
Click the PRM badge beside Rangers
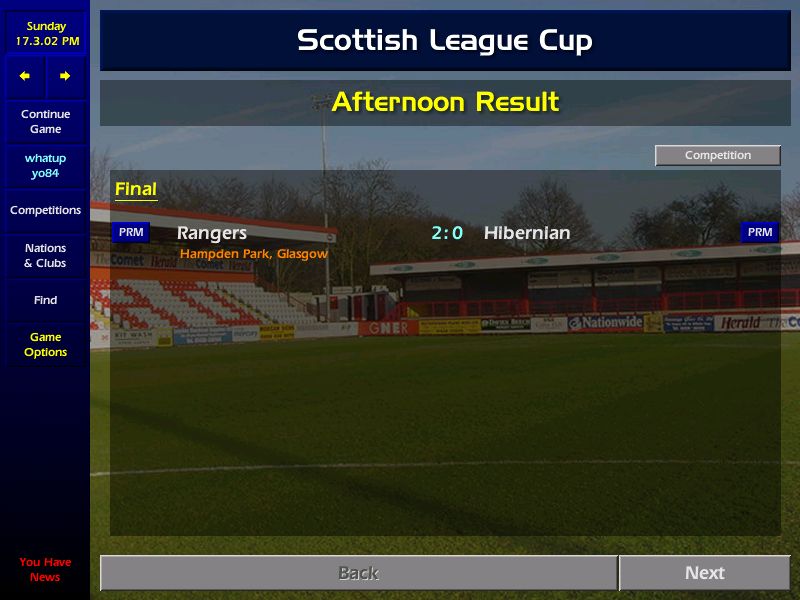click(131, 232)
